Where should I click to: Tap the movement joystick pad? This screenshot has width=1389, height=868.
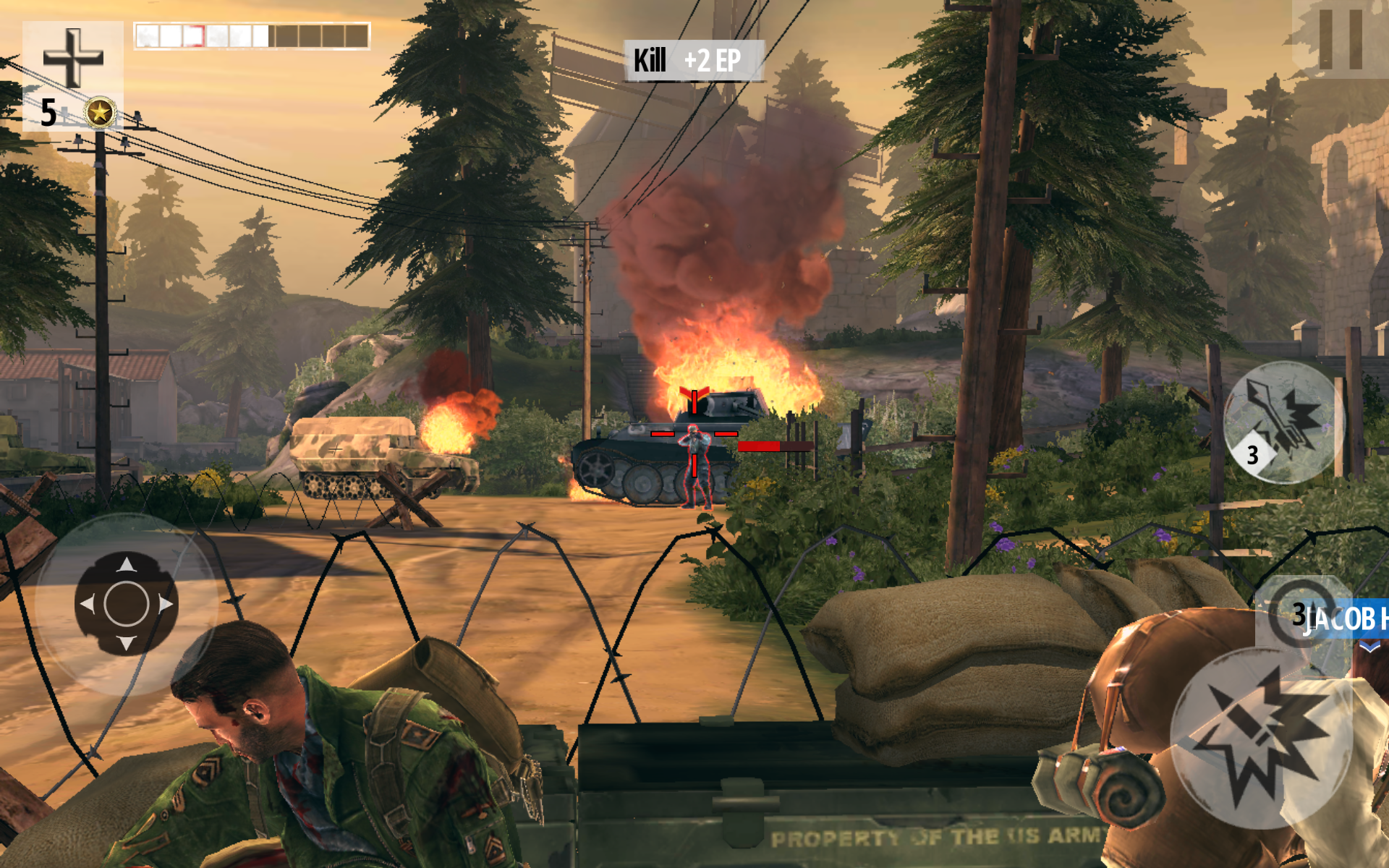[127, 603]
